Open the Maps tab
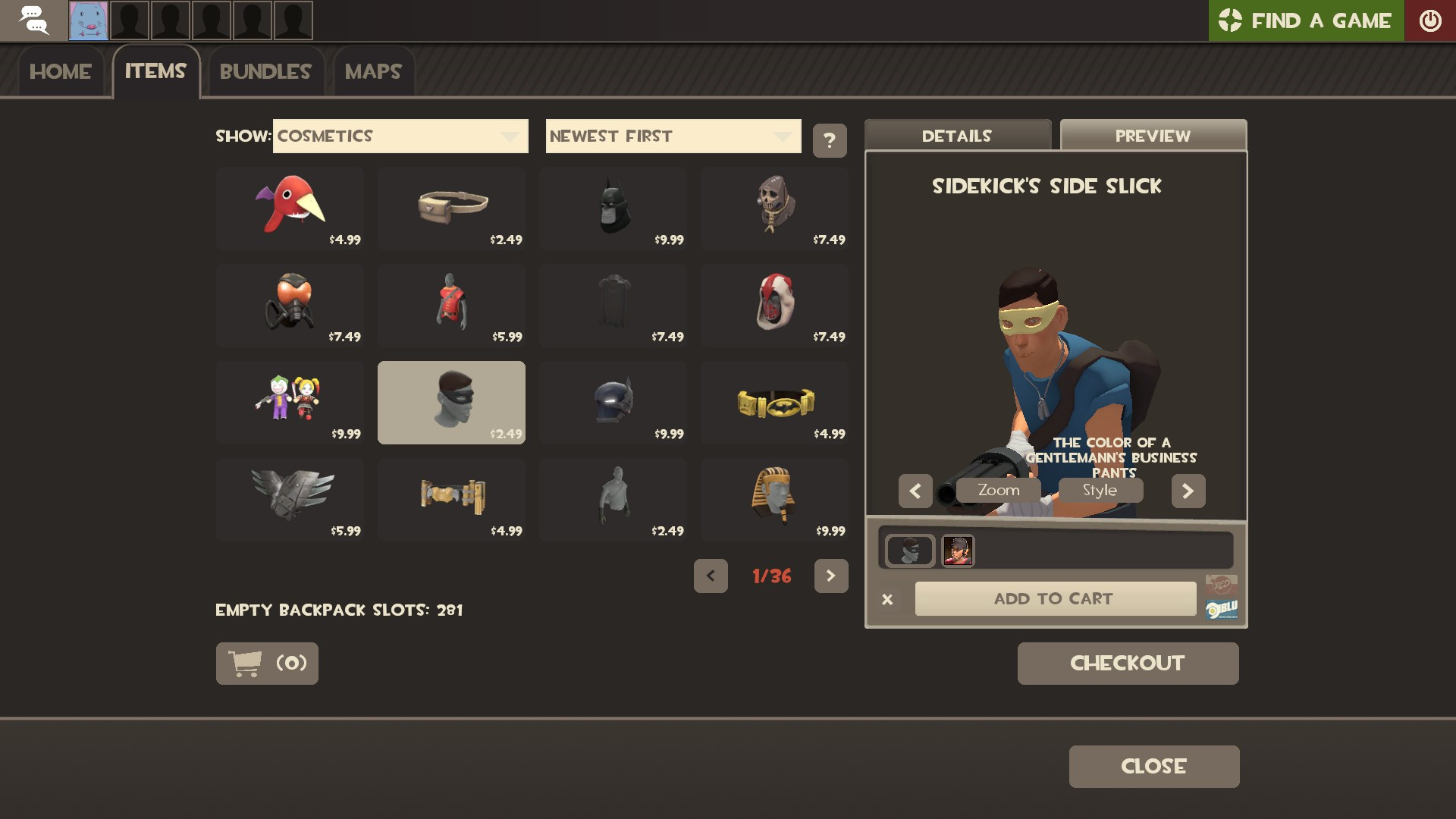Image resolution: width=1456 pixels, height=819 pixels. (x=372, y=72)
